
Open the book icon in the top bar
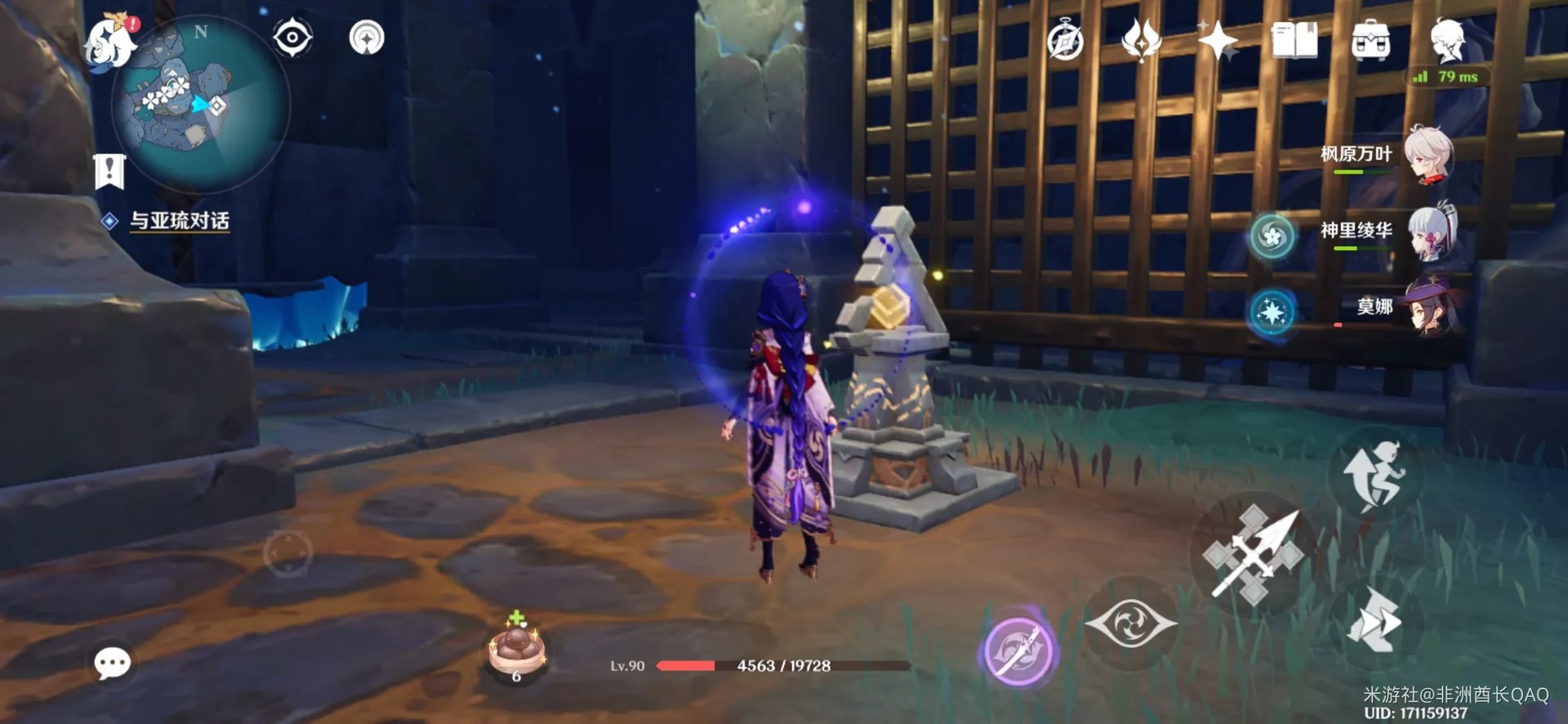point(1294,41)
